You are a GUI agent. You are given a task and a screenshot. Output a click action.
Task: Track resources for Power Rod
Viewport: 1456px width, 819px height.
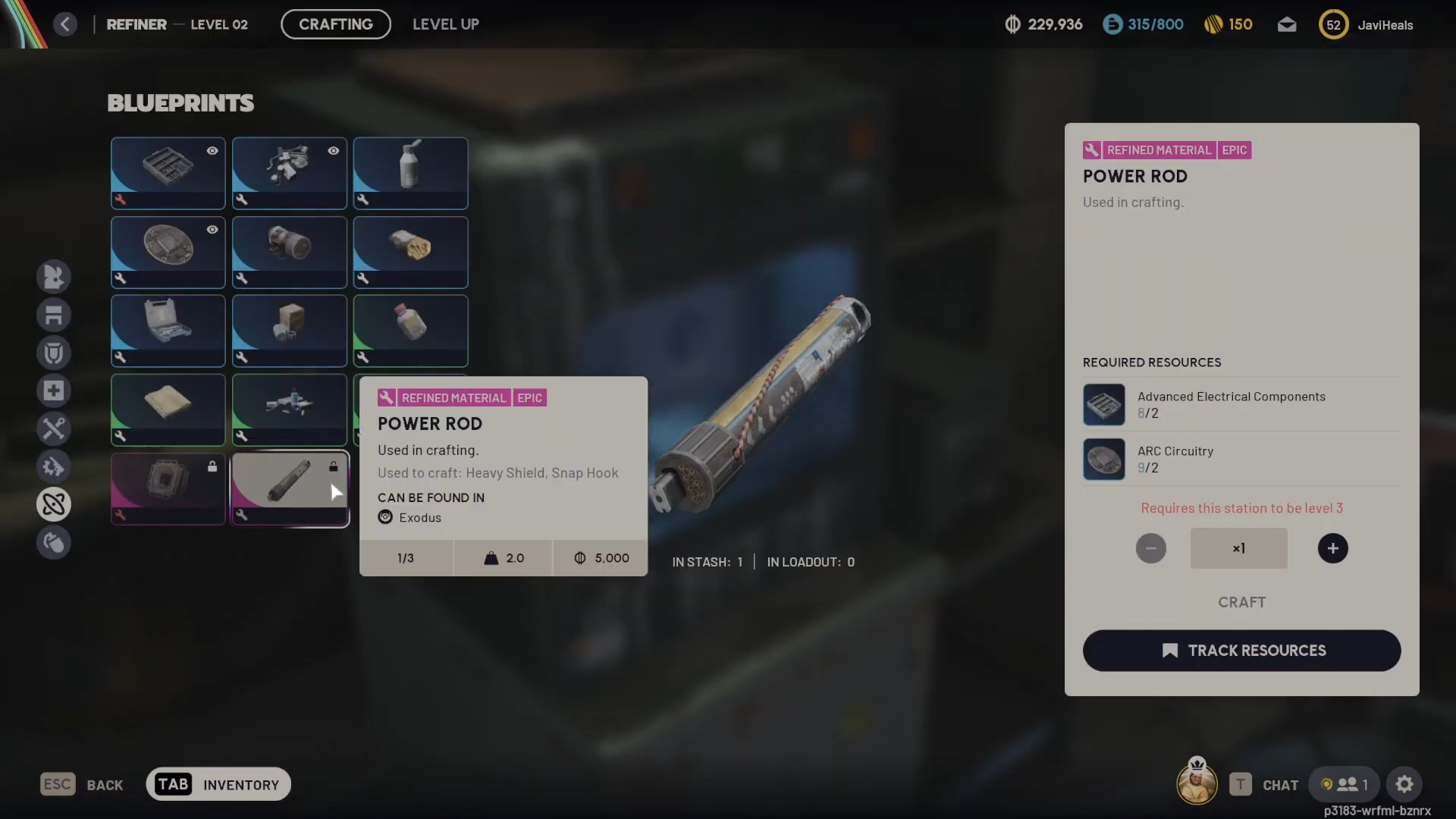1241,651
